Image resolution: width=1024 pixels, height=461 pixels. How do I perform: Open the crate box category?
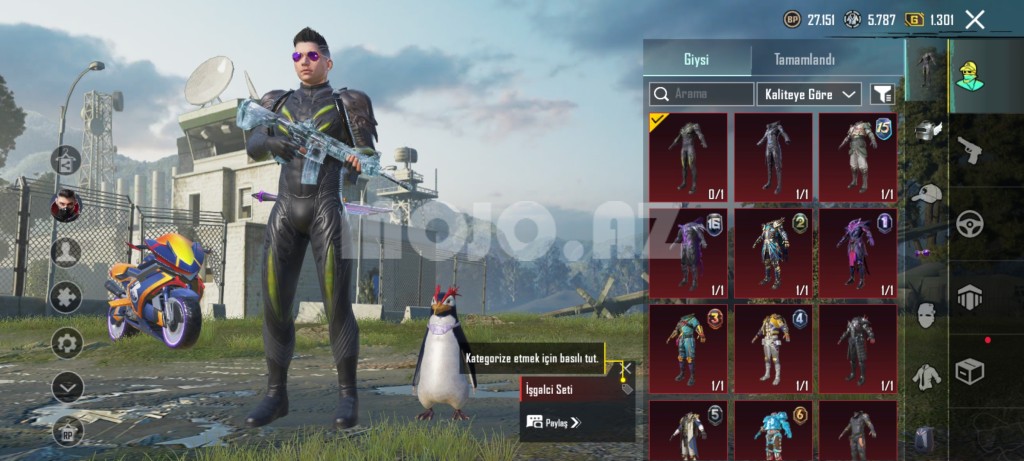(x=969, y=371)
